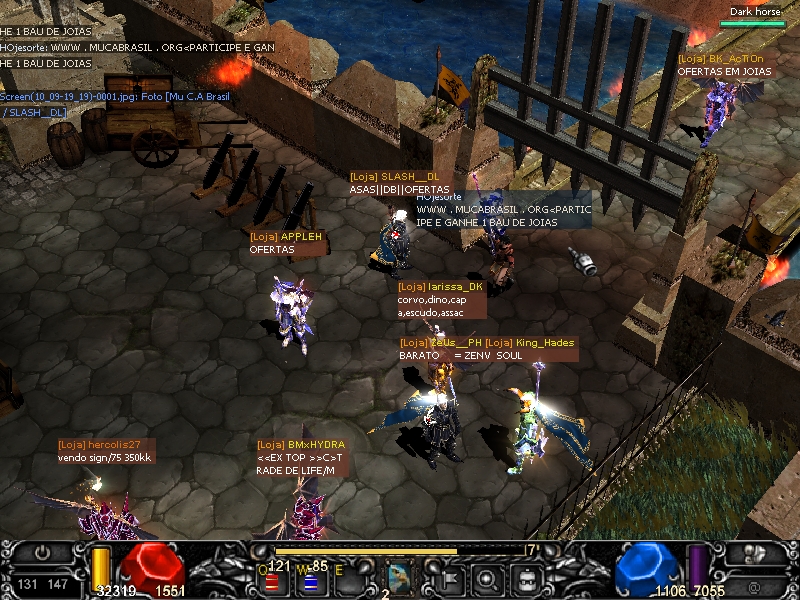This screenshot has width=800, height=600.
Task: Open the magnifying glass button
Action: coord(487,577)
